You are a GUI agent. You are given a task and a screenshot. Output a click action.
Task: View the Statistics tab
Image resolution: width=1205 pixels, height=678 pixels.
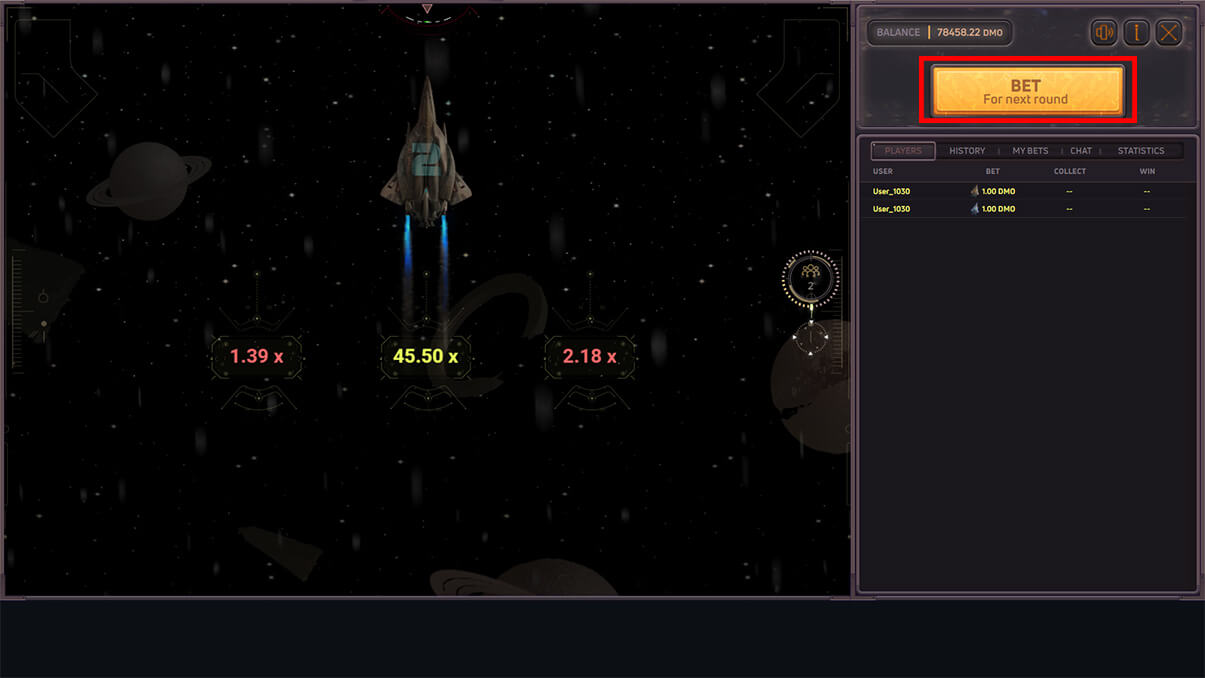pyautogui.click(x=1141, y=151)
